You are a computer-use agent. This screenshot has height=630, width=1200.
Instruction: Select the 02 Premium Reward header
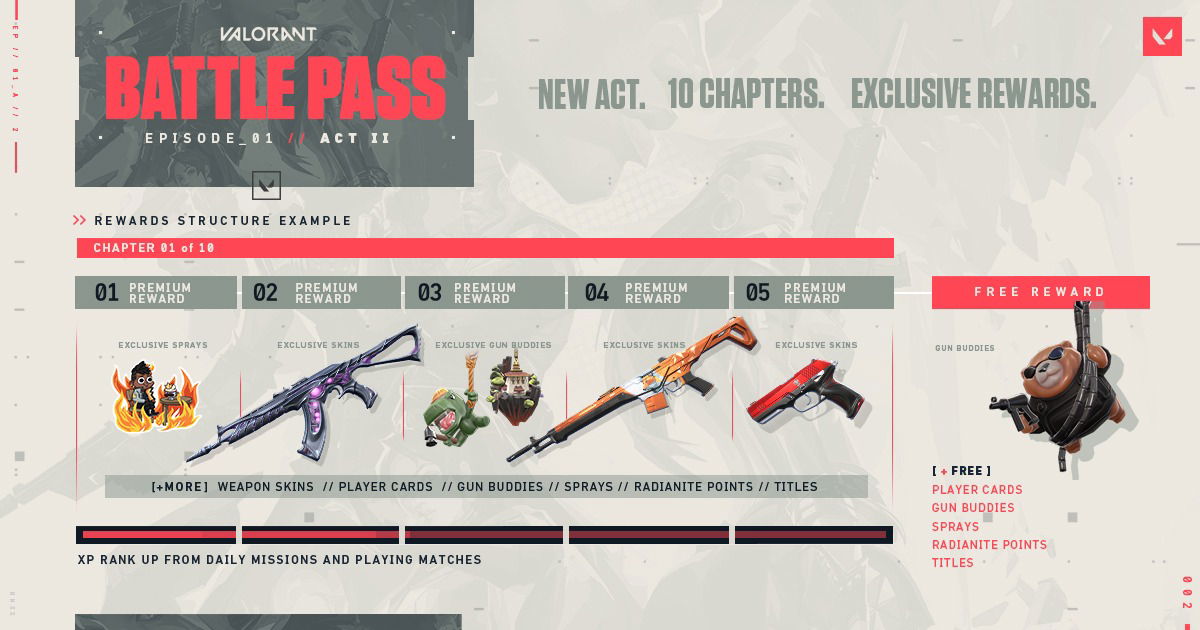pyautogui.click(x=321, y=292)
